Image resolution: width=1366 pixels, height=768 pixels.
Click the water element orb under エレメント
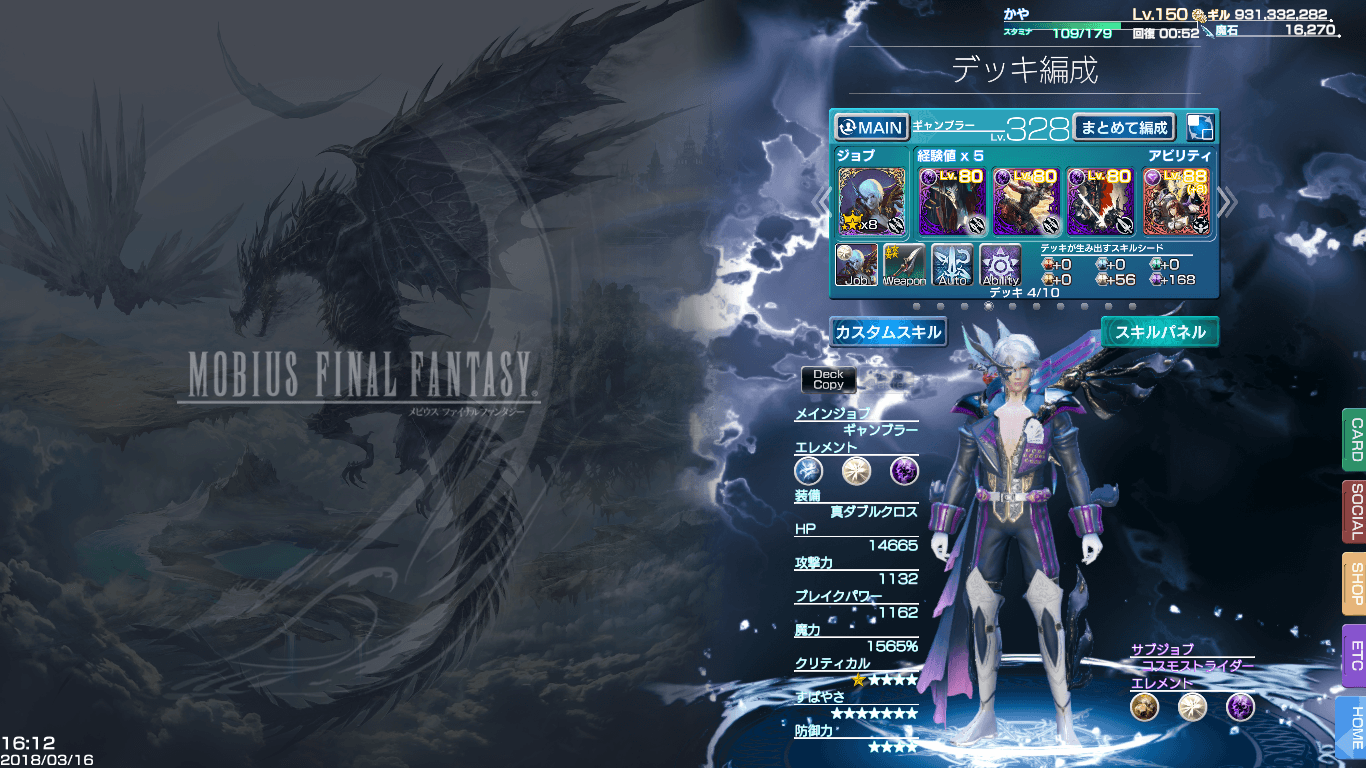pos(809,470)
